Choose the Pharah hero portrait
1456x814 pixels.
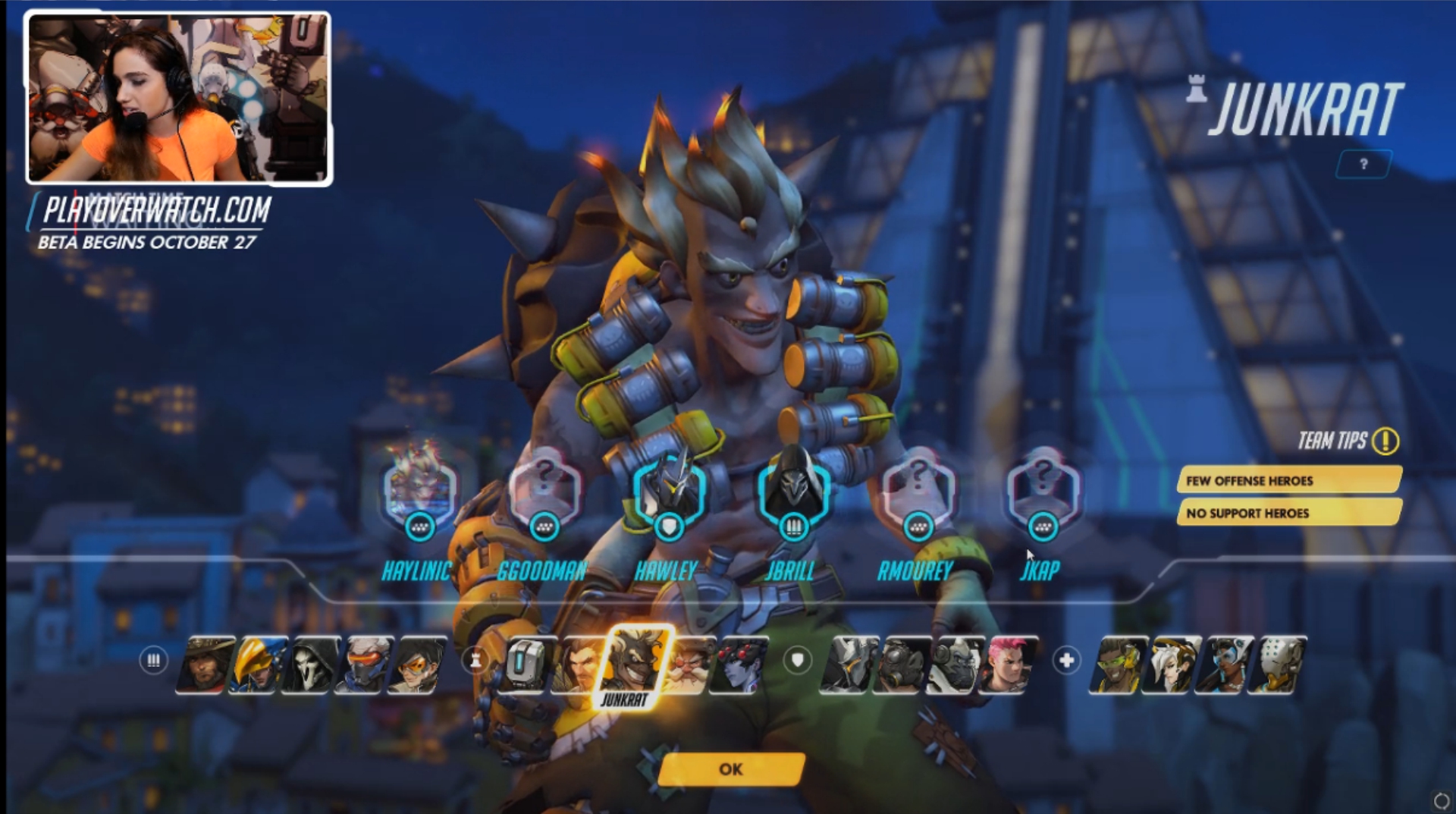click(x=259, y=665)
